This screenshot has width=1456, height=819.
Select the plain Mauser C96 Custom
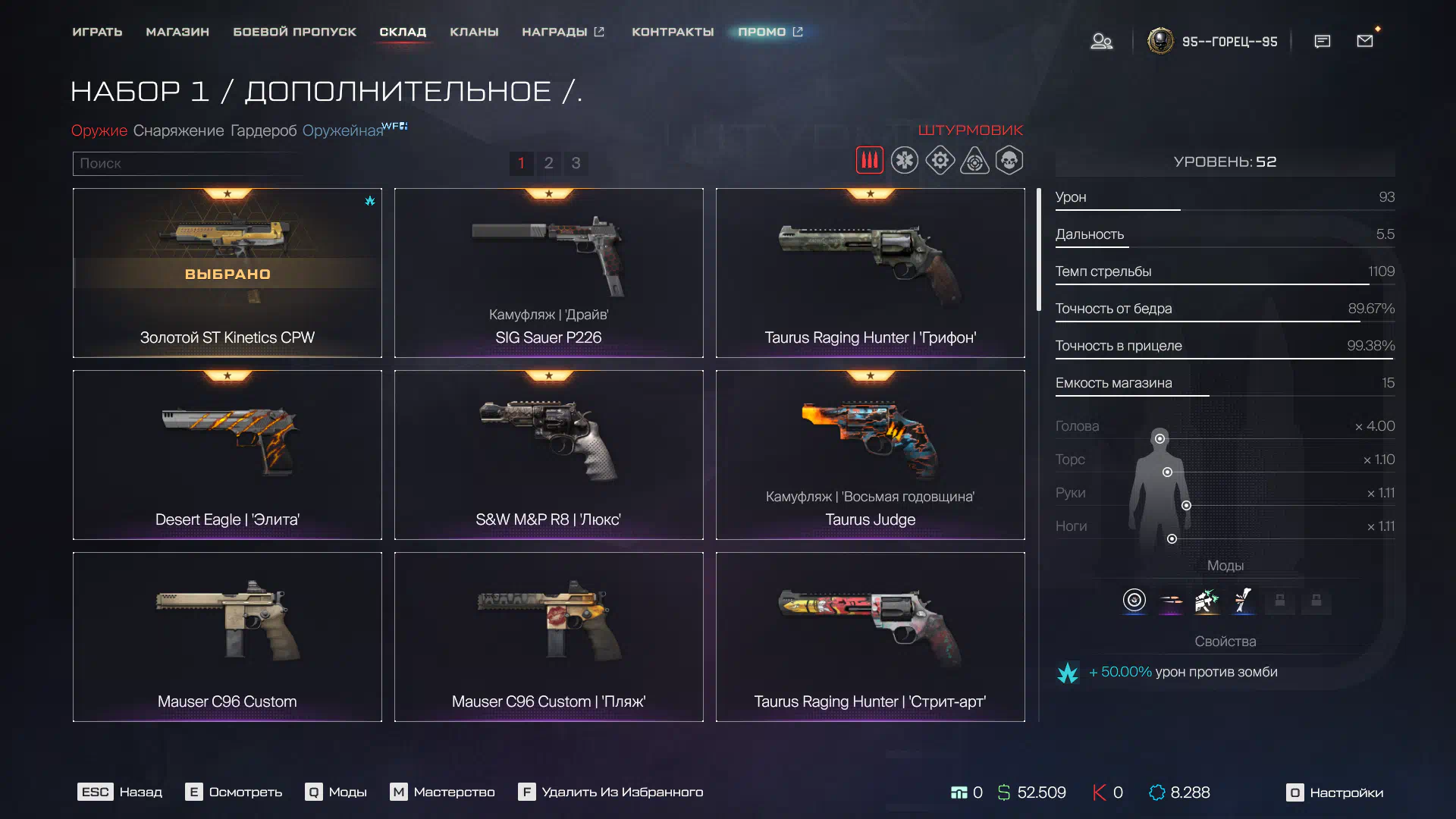point(227,637)
